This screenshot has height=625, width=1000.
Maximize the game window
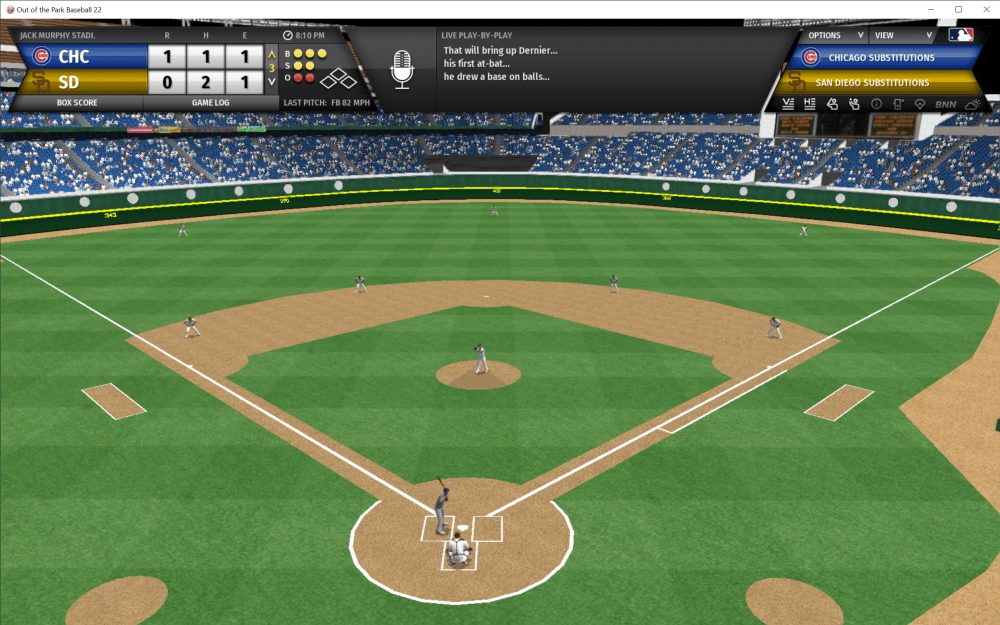(x=958, y=9)
